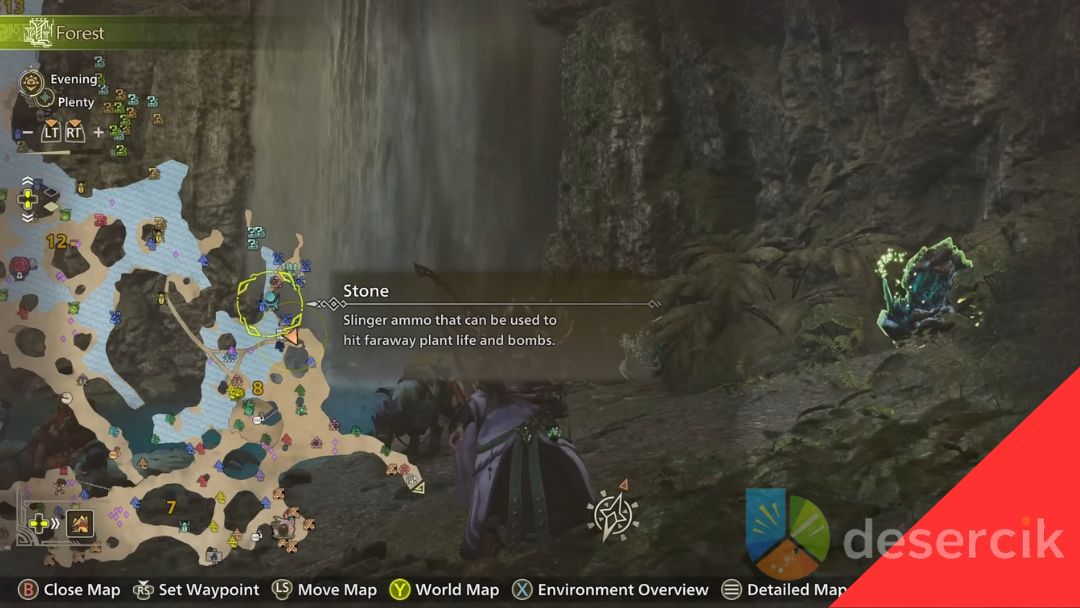Select the orange player position arrow
The image size is (1080, 608).
pyautogui.click(x=290, y=337)
